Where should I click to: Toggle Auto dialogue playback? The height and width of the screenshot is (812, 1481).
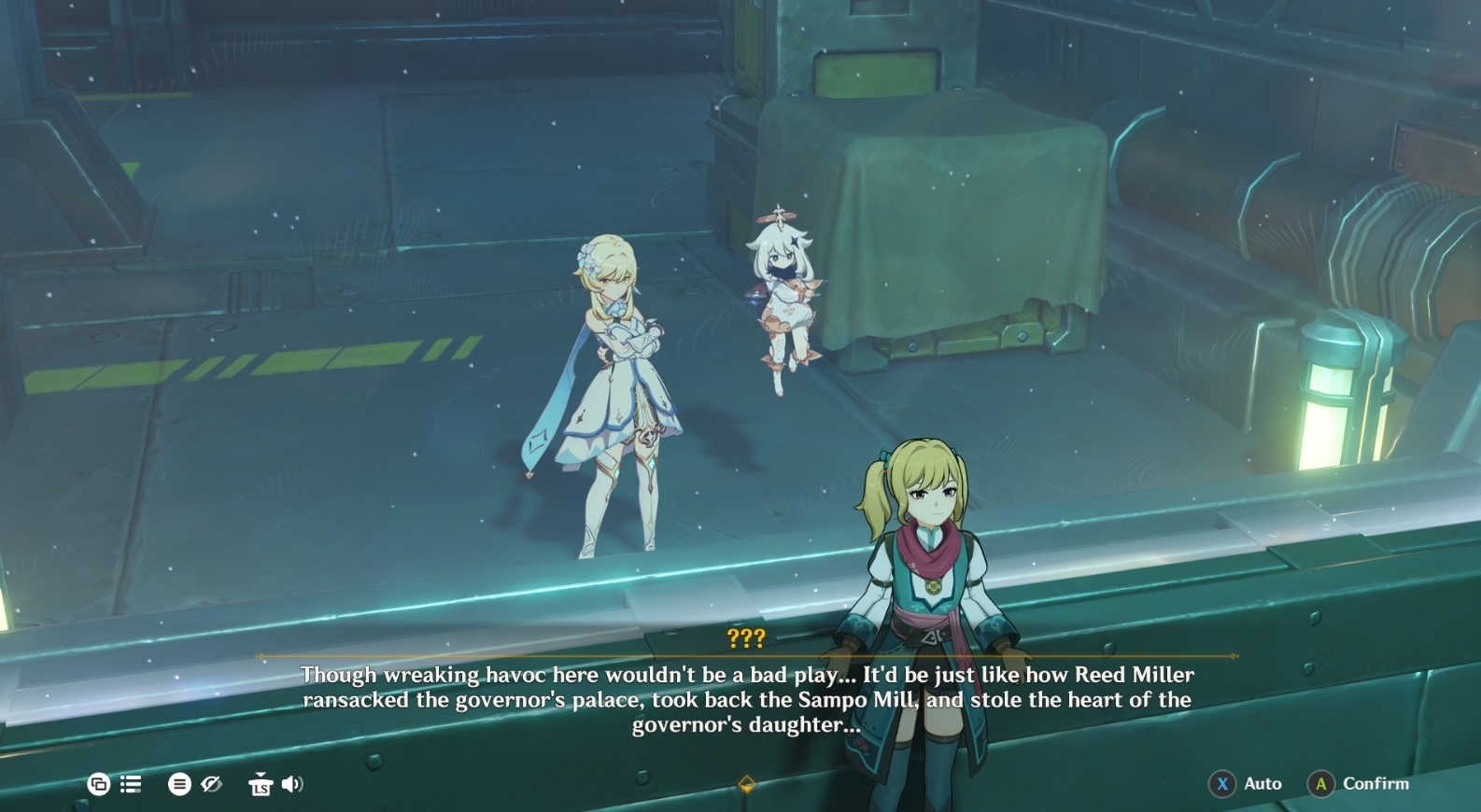[x=1262, y=784]
